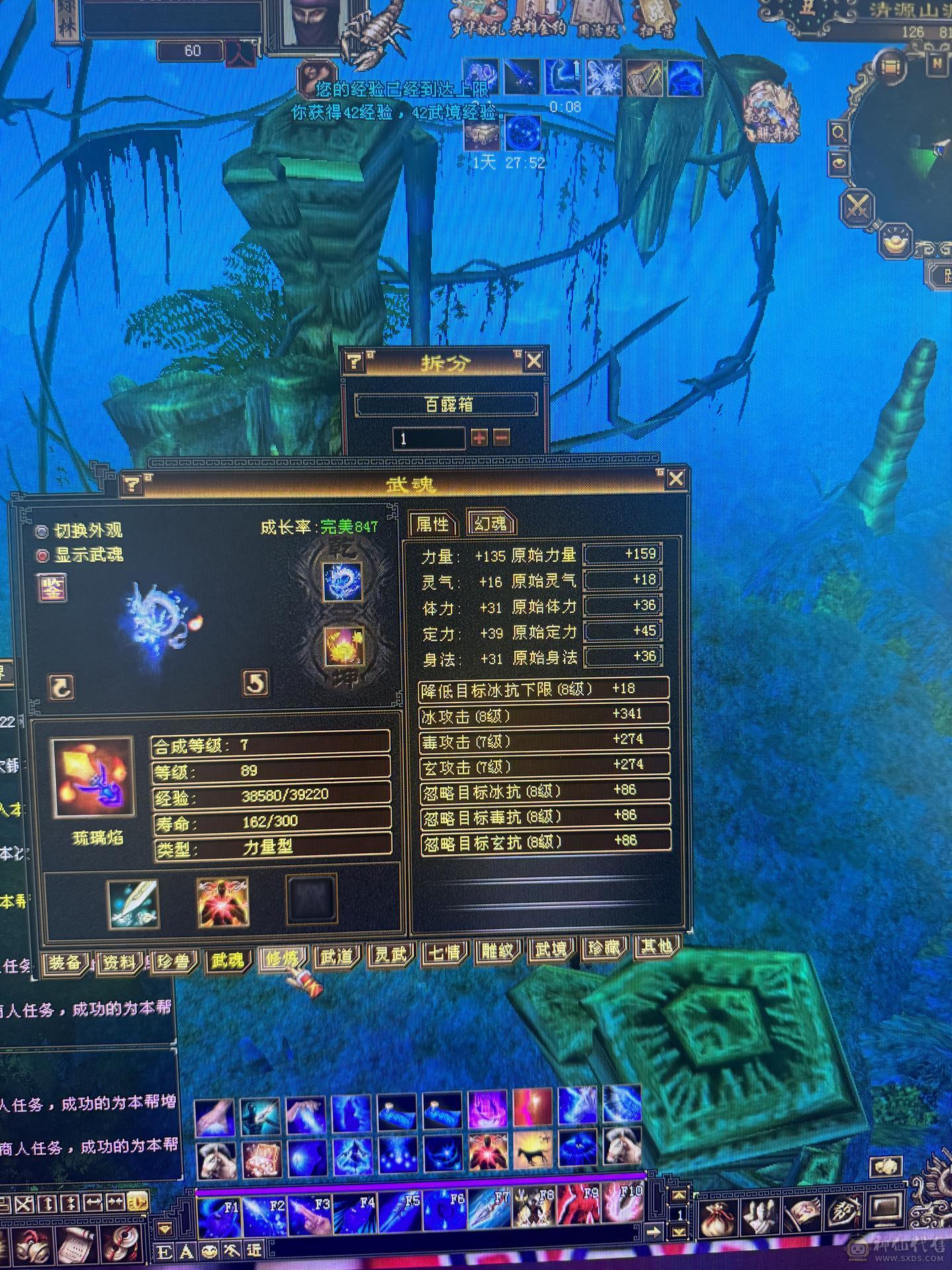Viewport: 952px width, 1270px height.
Task: Click the crossed swords icon near the minimap
Action: 857,205
